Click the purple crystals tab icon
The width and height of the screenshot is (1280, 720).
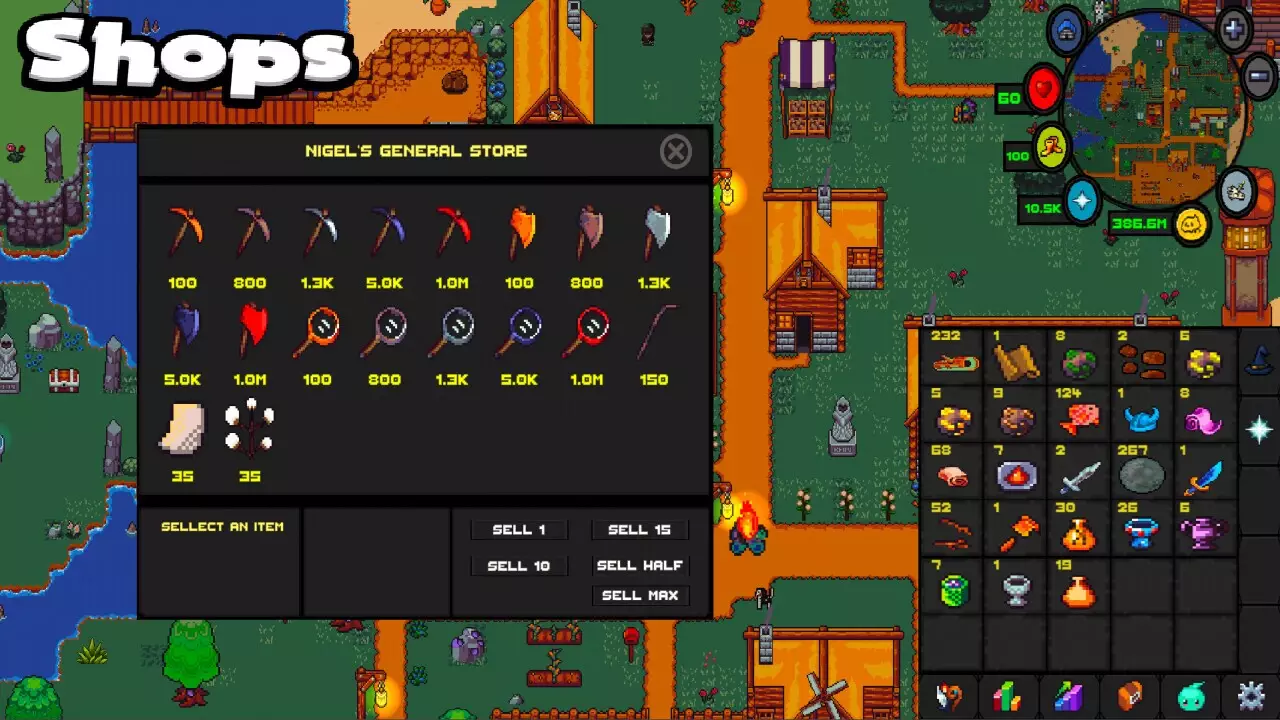1069,697
